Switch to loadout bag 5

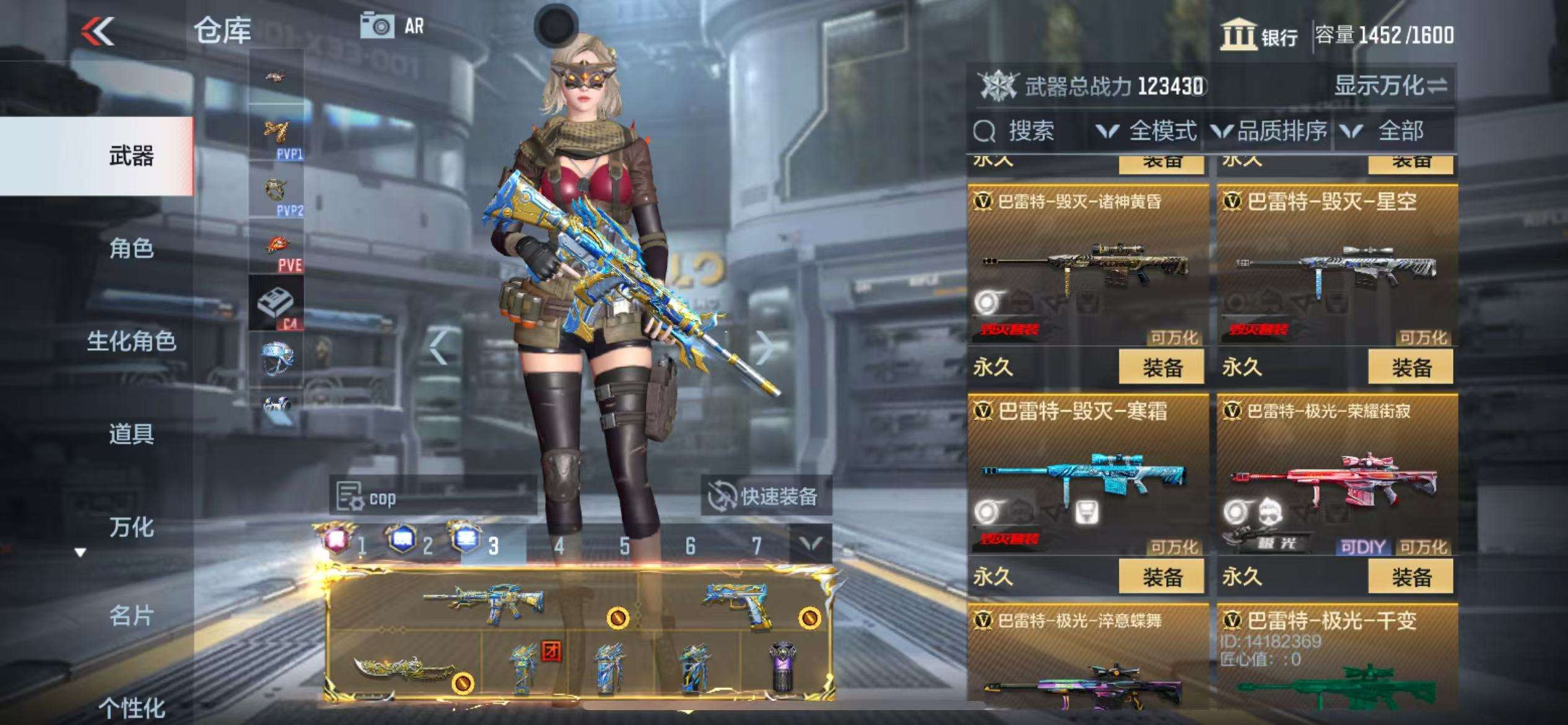[x=624, y=546]
